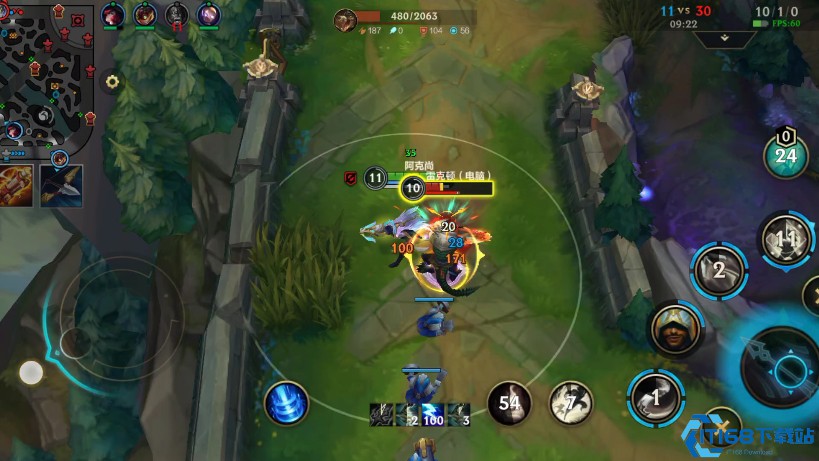Cast the ability on cooldown 54
Image resolution: width=819 pixels, height=461 pixels.
(509, 403)
